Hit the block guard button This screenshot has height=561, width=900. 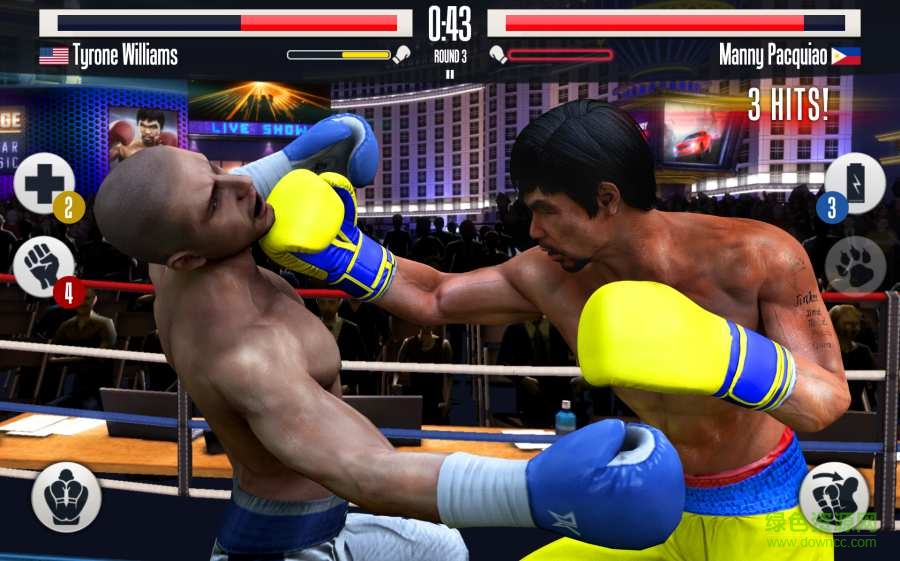pos(66,497)
